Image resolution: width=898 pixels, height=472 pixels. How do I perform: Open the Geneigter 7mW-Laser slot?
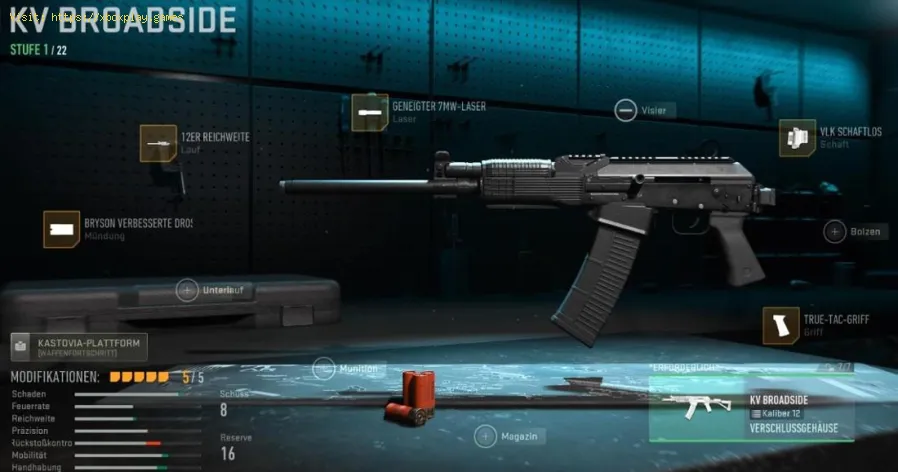(370, 112)
